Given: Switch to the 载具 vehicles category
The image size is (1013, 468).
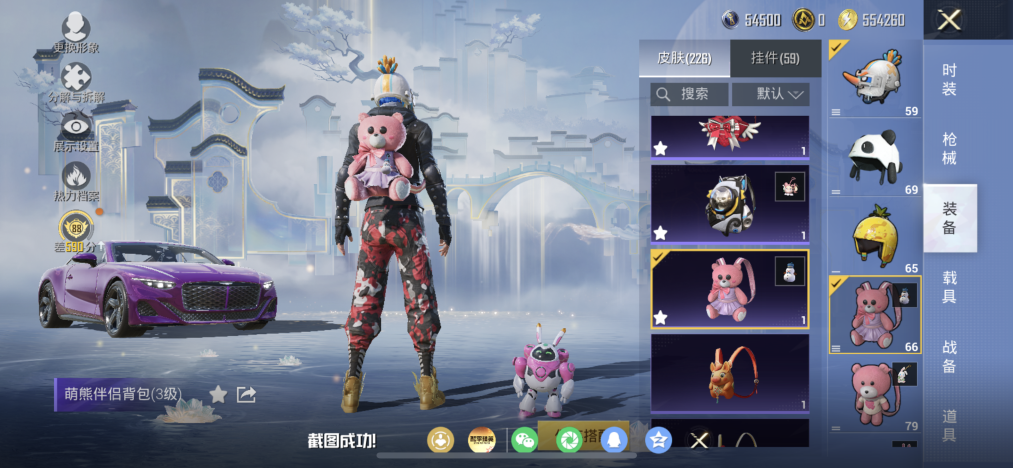Looking at the screenshot, I should point(949,286).
